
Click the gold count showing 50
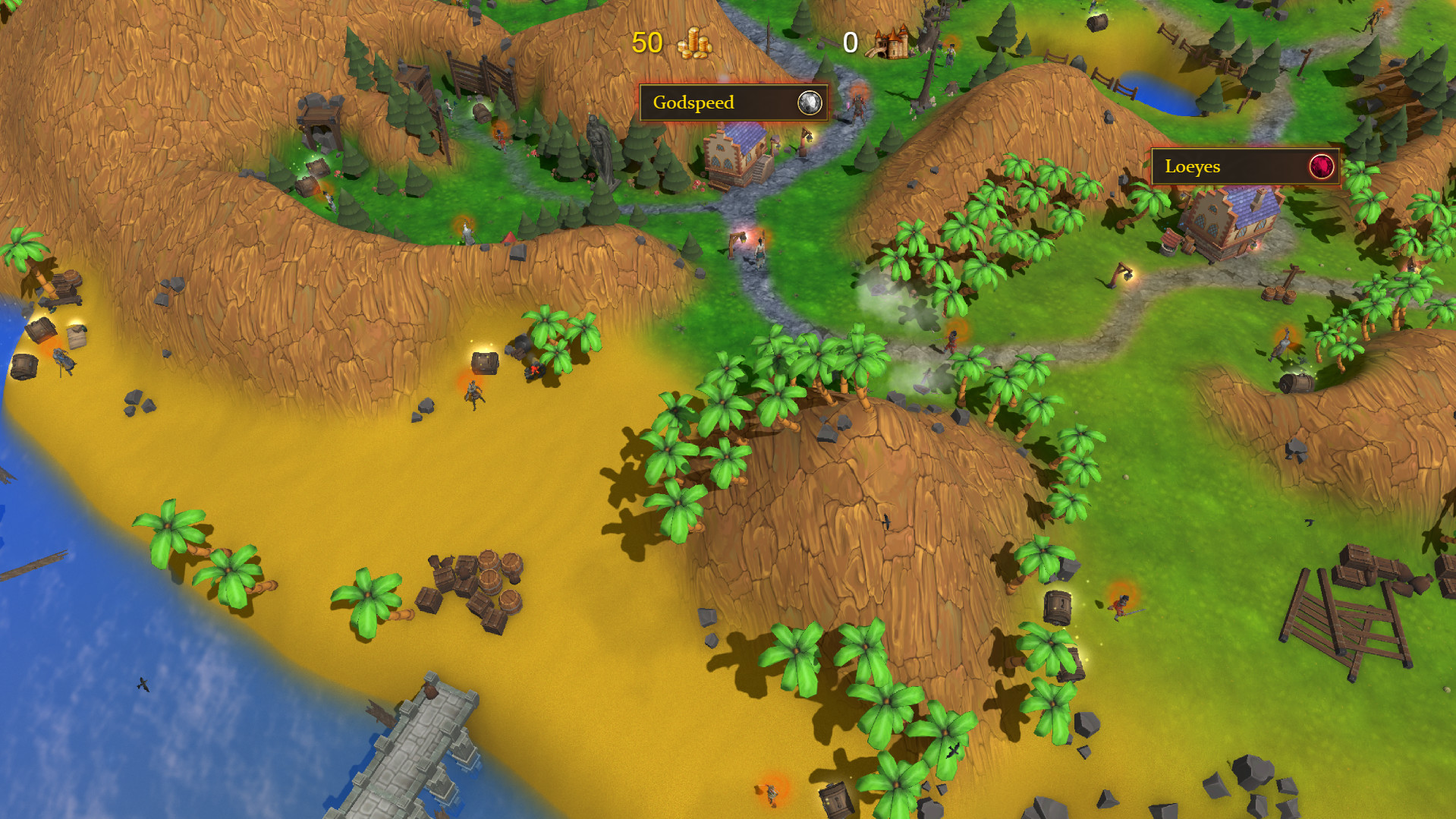coord(646,43)
